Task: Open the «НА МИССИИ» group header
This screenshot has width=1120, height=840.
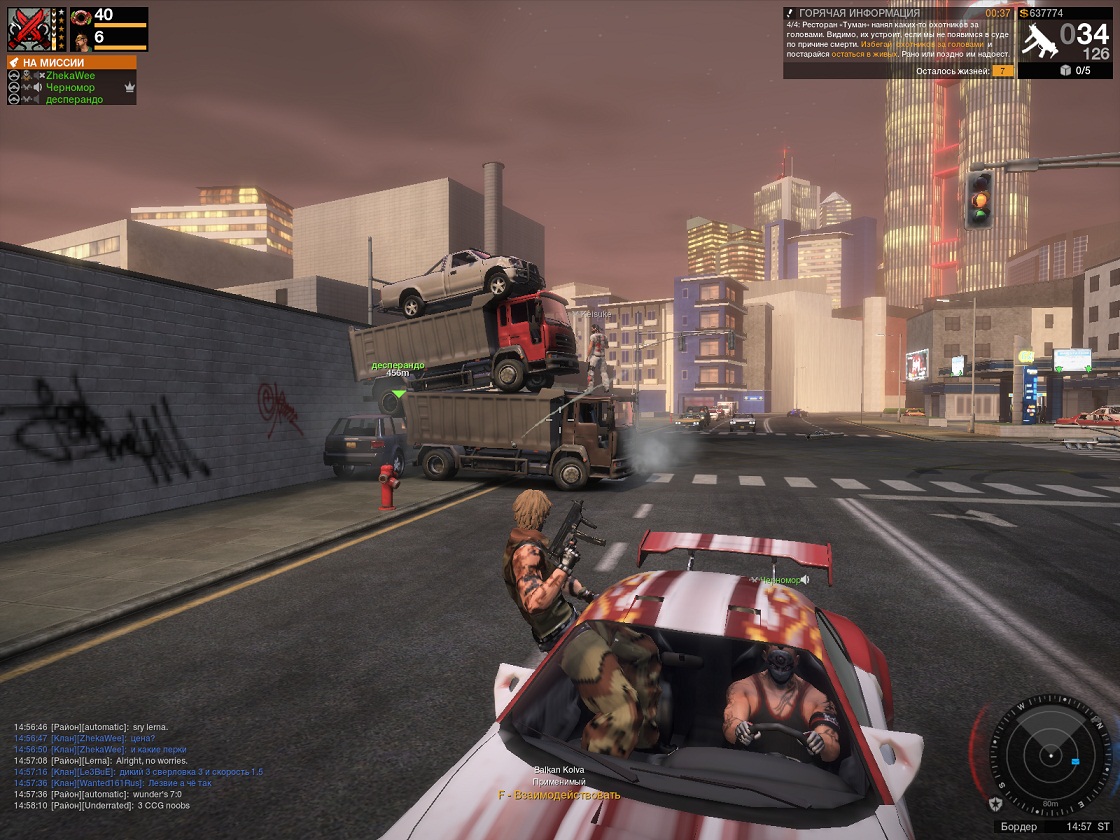Action: tap(71, 62)
